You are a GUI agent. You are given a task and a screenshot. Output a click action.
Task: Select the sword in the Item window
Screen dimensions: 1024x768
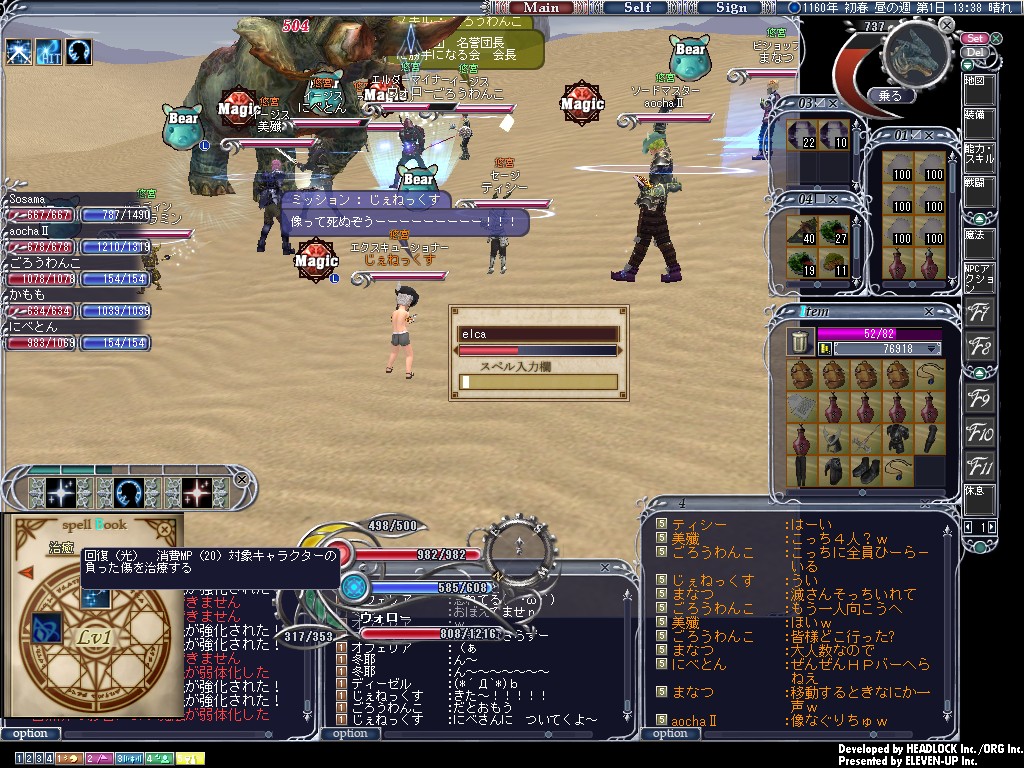point(864,438)
